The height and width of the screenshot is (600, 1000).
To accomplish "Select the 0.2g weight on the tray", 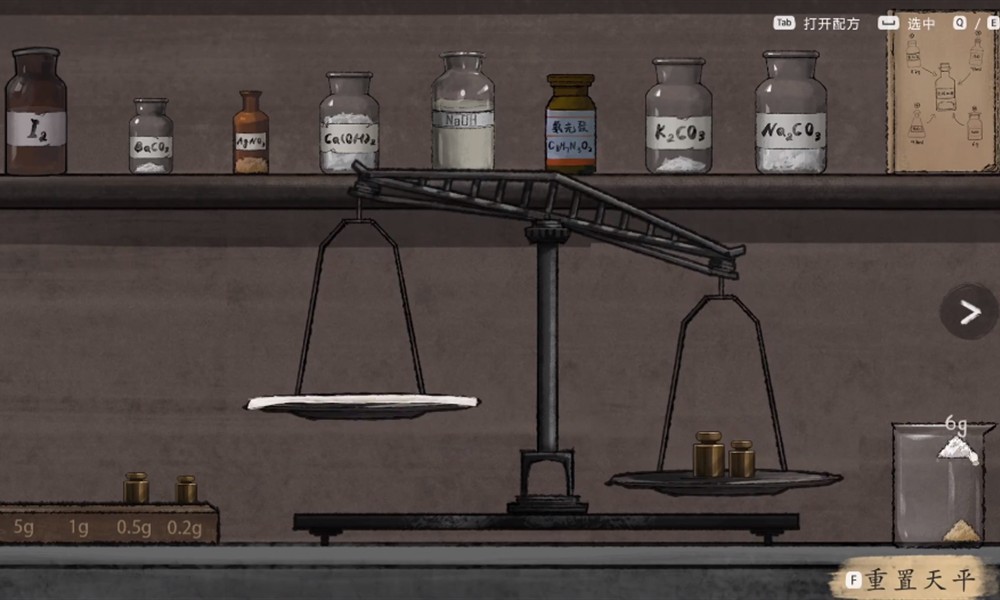I will pyautogui.click(x=187, y=490).
